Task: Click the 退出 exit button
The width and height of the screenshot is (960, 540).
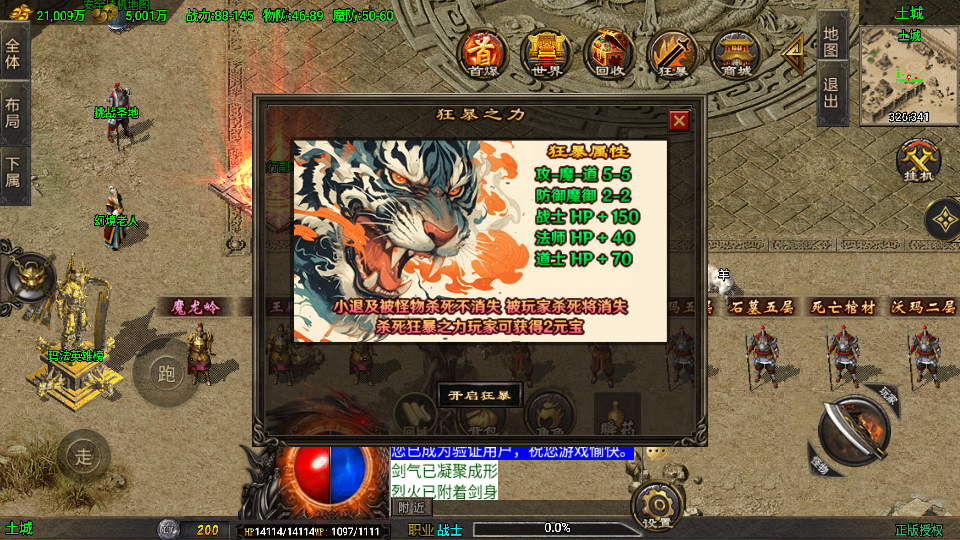Action: pyautogui.click(x=832, y=93)
